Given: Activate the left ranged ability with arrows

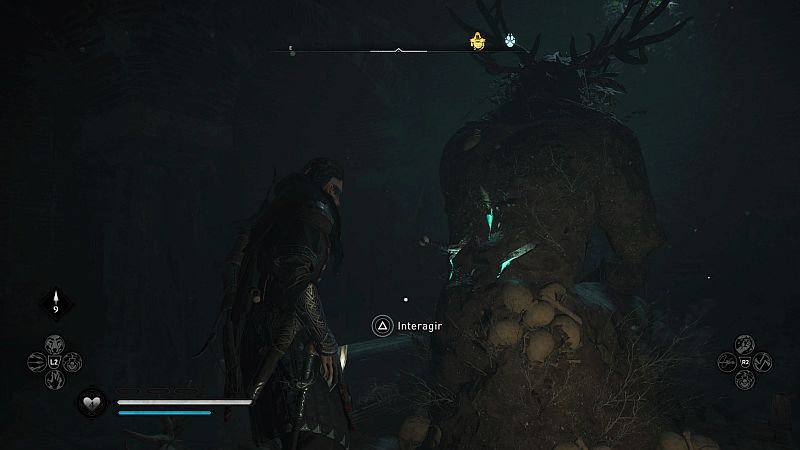Looking at the screenshot, I should 38,361.
